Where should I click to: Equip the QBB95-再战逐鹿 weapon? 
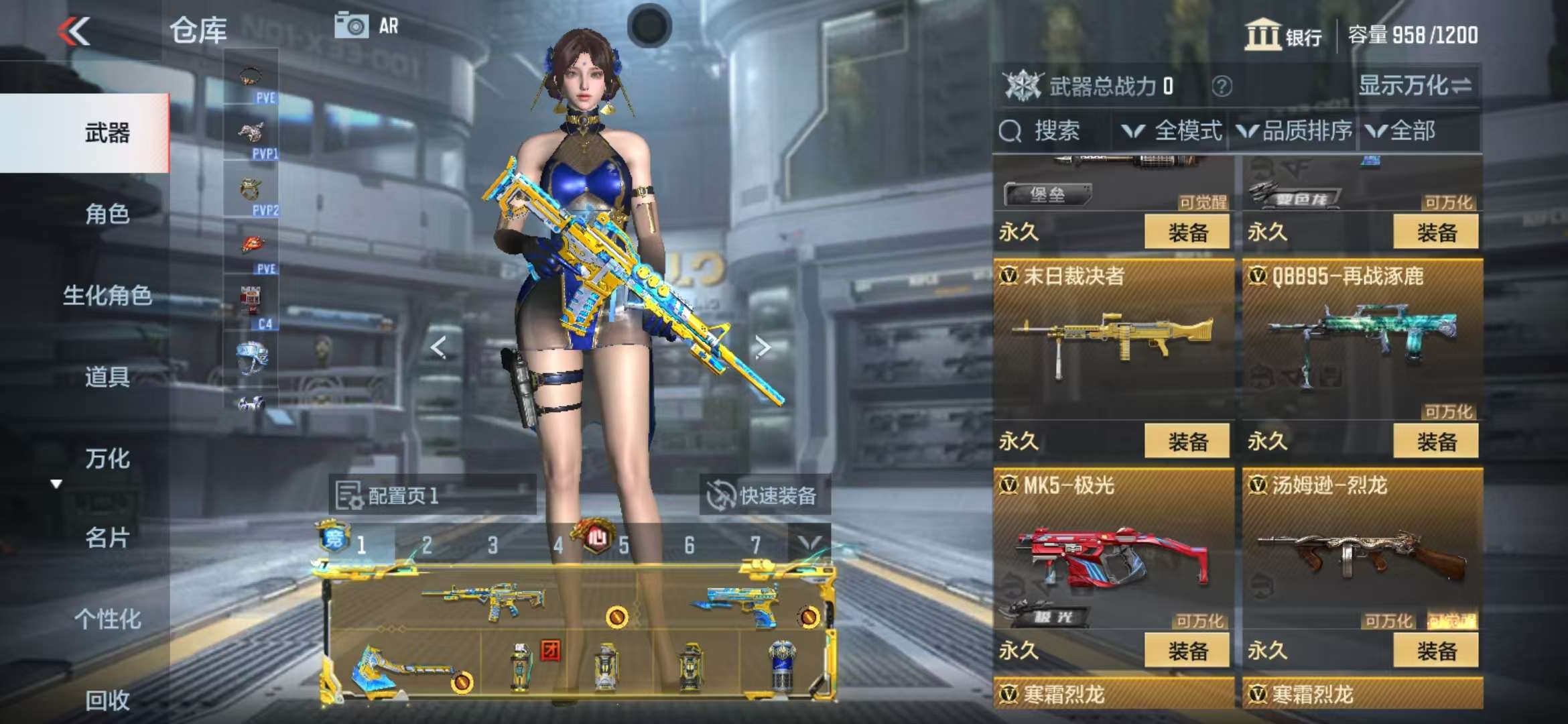[1436, 441]
